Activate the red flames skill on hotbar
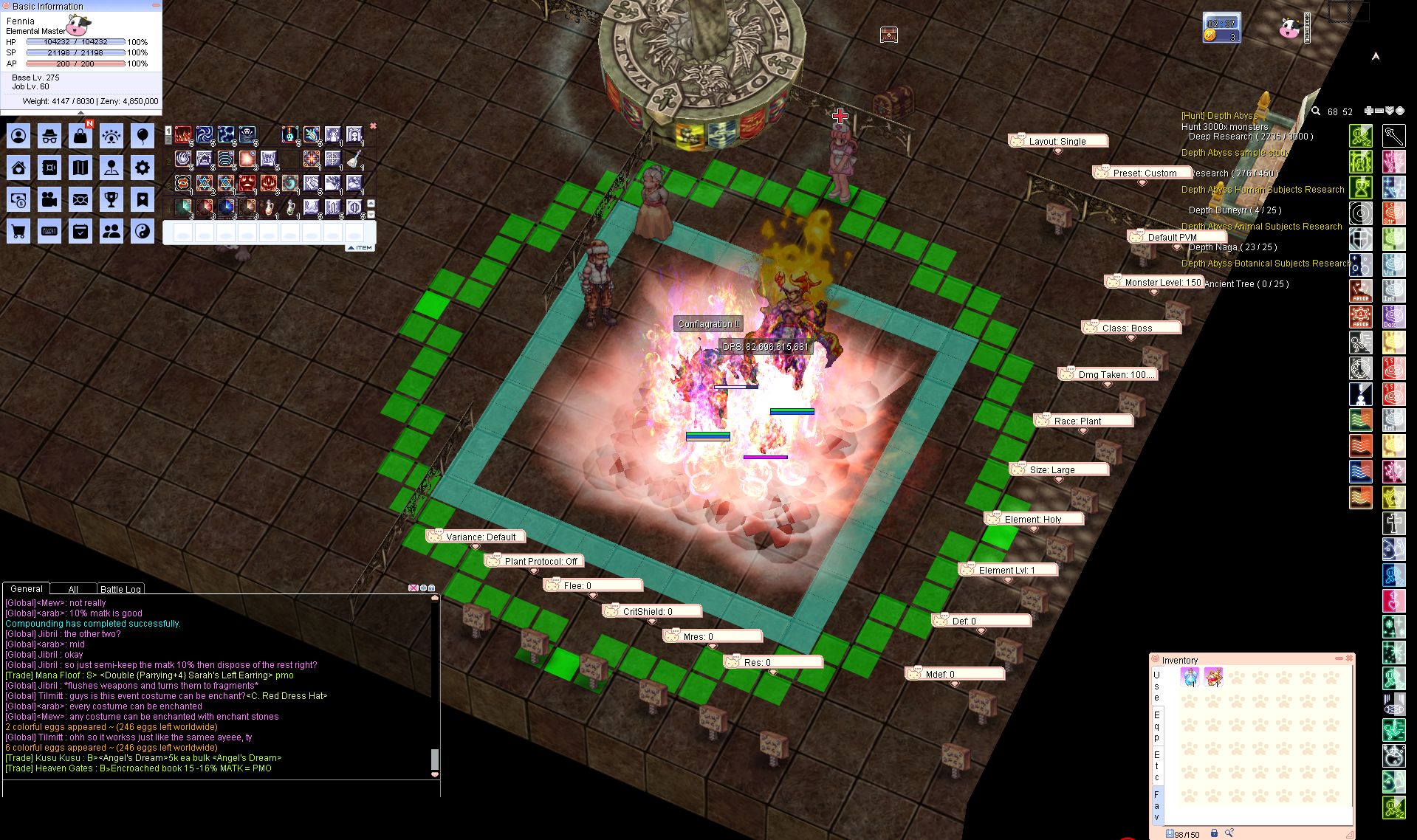1417x840 pixels. click(183, 135)
